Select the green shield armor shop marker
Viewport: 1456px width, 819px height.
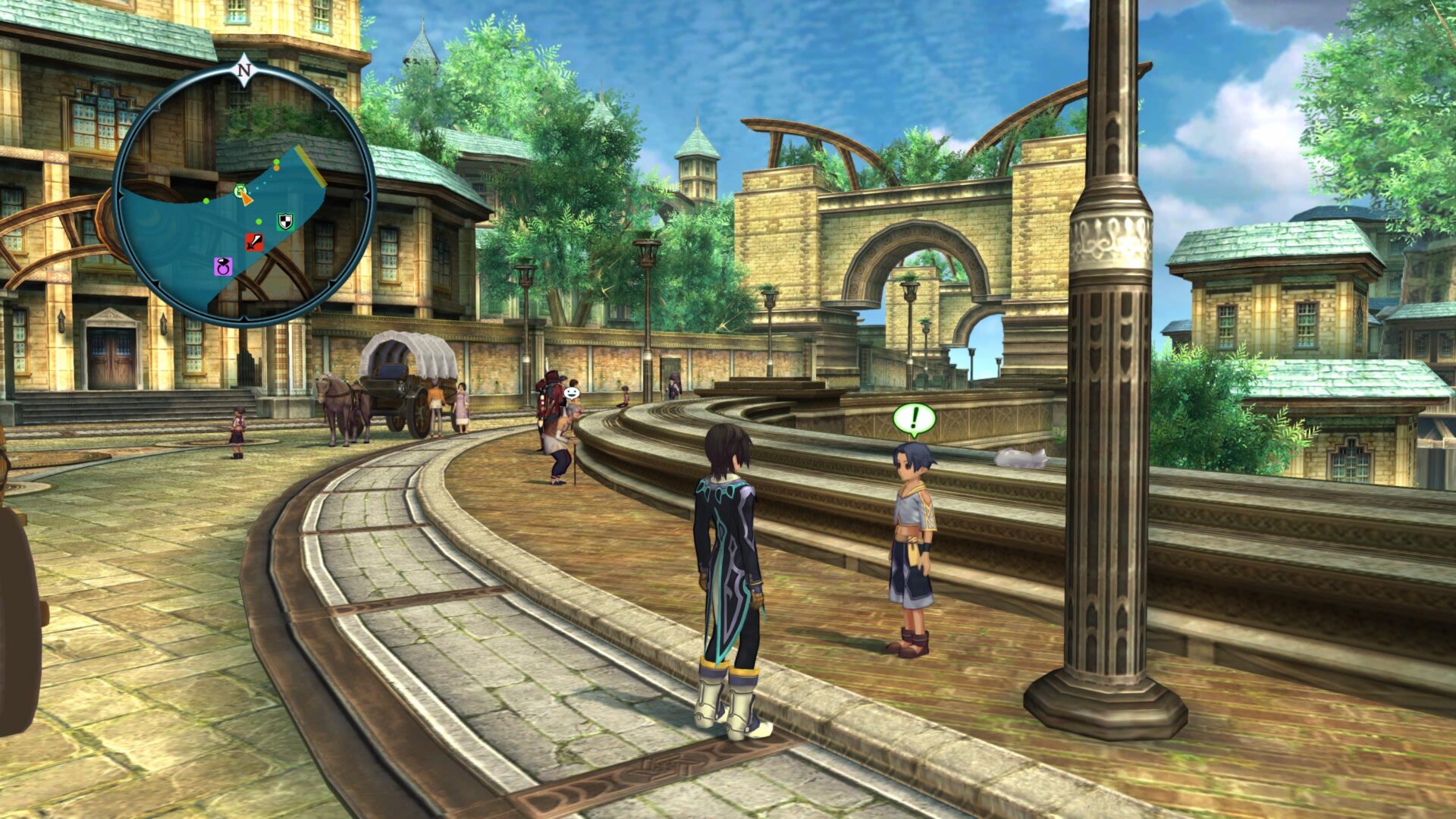coord(284,221)
